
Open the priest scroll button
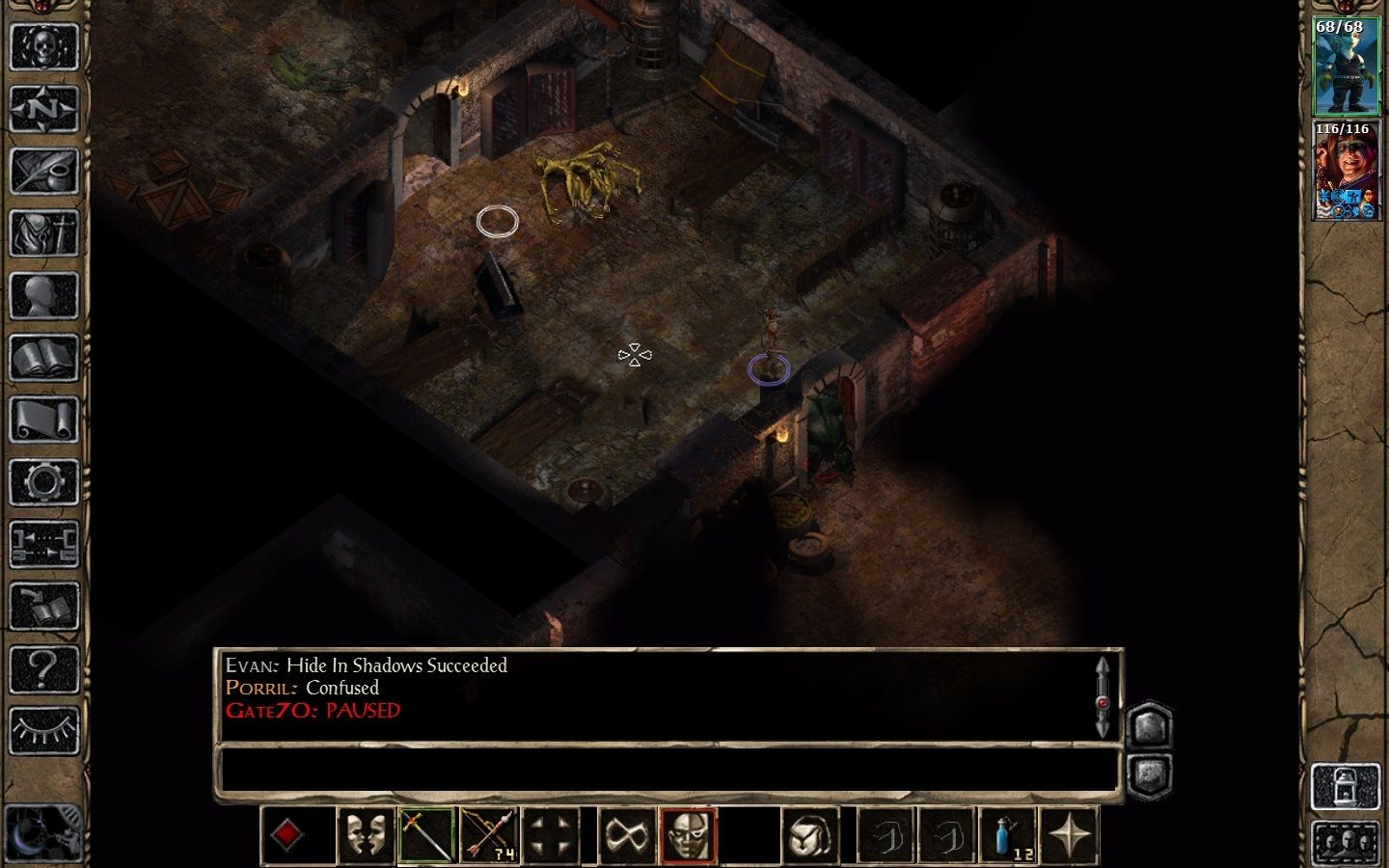(x=43, y=421)
